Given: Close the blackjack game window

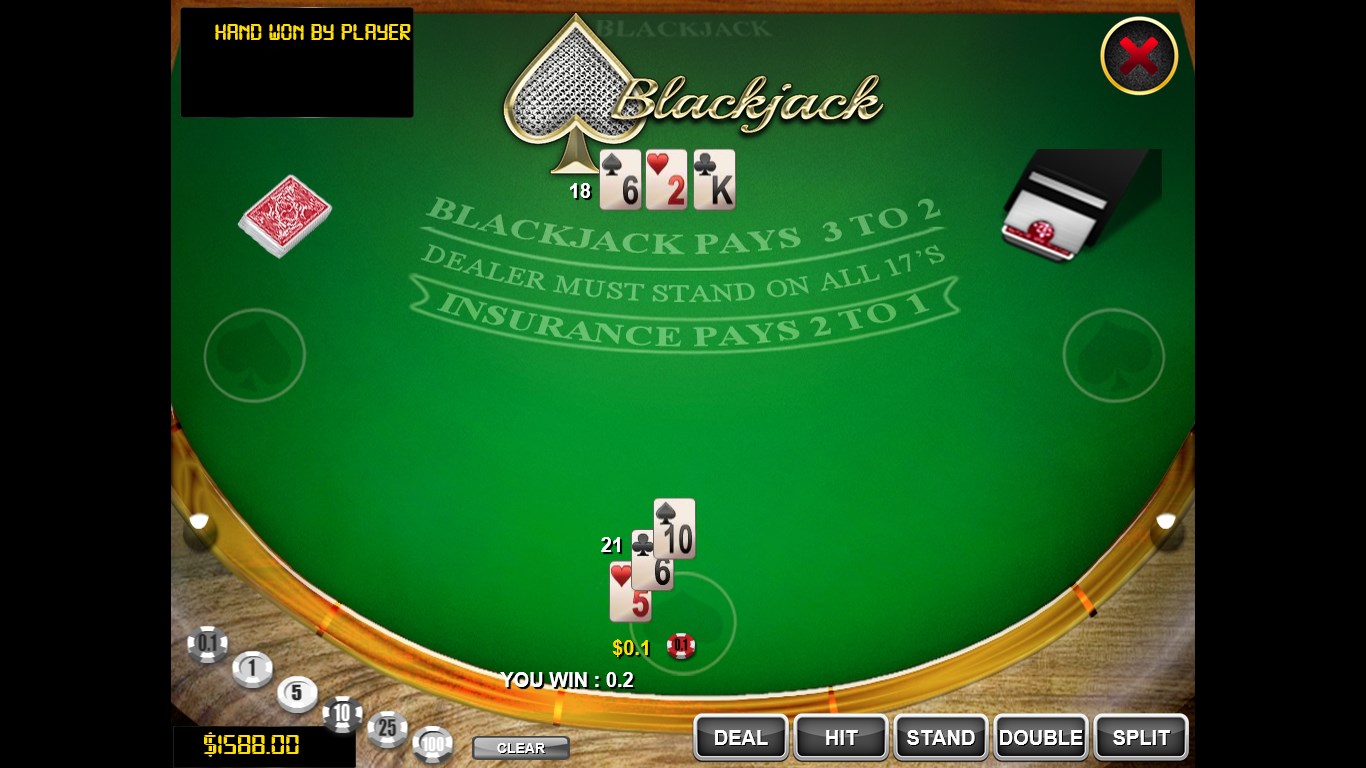Looking at the screenshot, I should tap(1139, 56).
